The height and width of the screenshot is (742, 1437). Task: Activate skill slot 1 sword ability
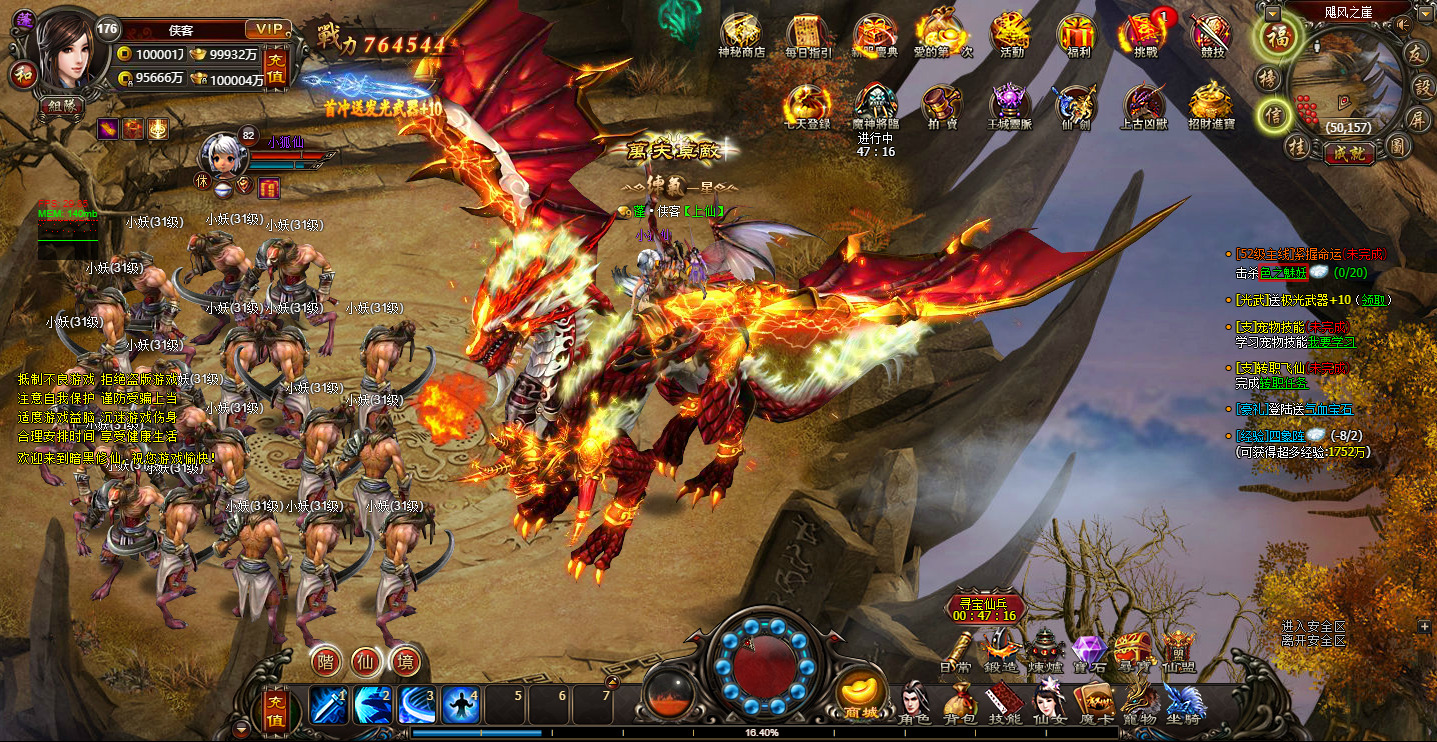329,705
